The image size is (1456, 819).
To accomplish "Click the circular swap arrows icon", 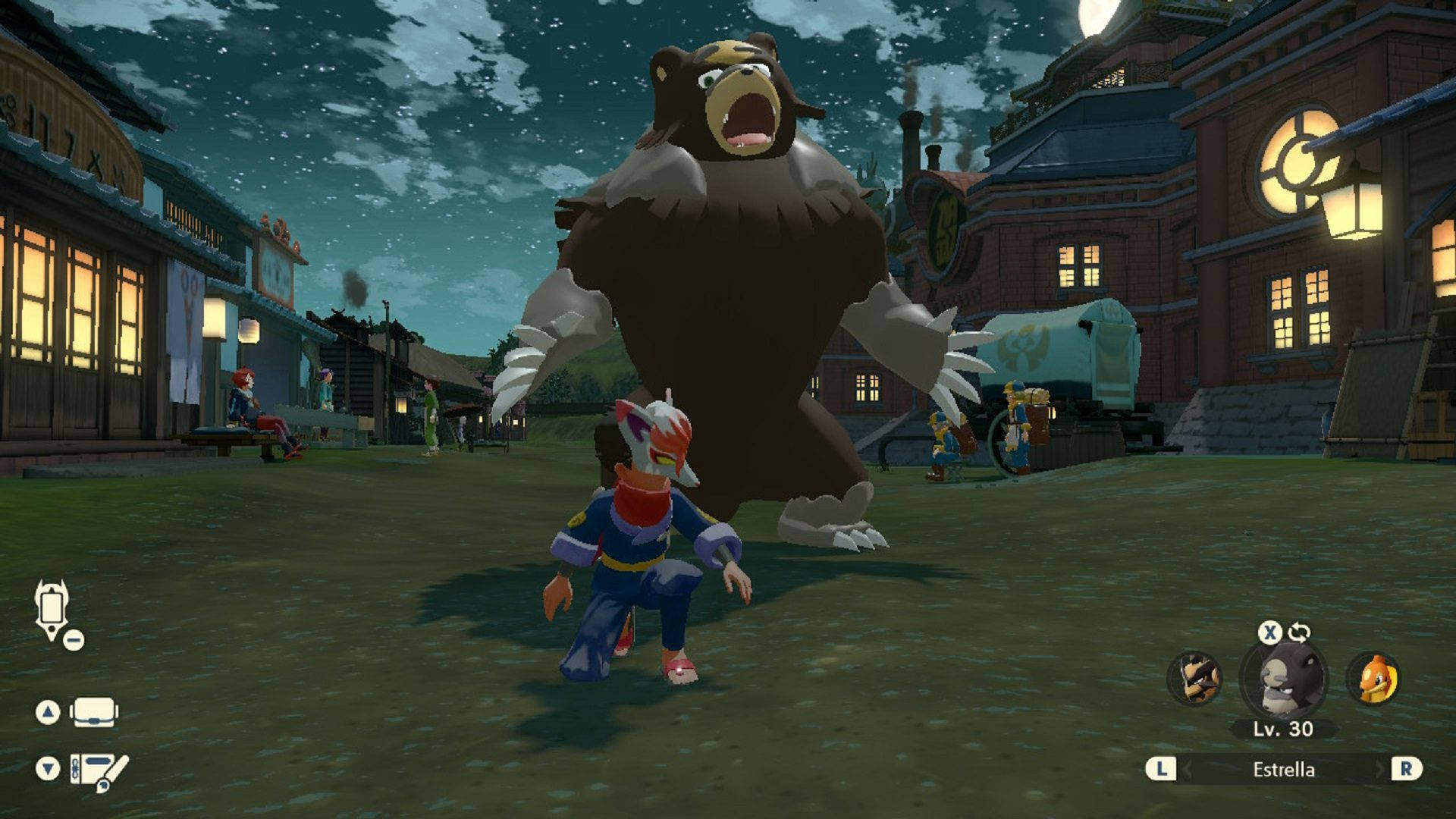I will point(1299,632).
